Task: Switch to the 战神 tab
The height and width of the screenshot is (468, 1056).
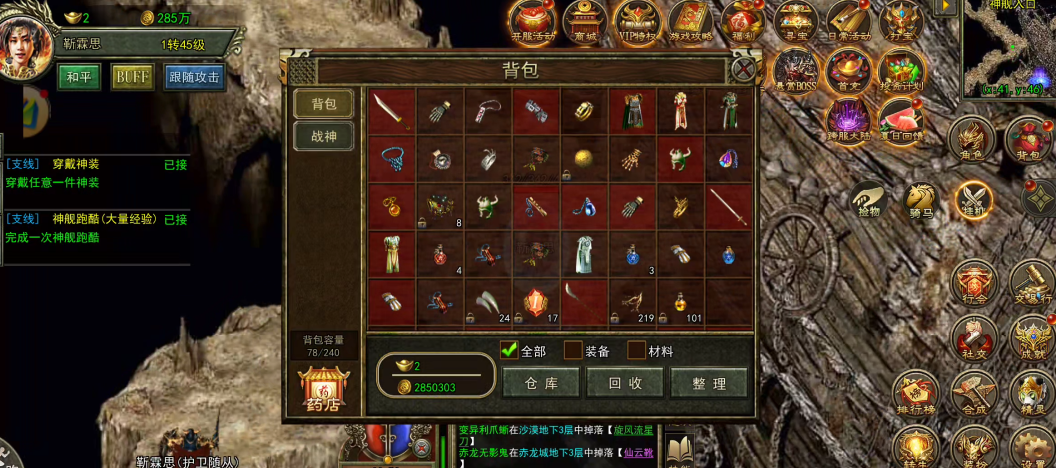Action: pos(323,136)
